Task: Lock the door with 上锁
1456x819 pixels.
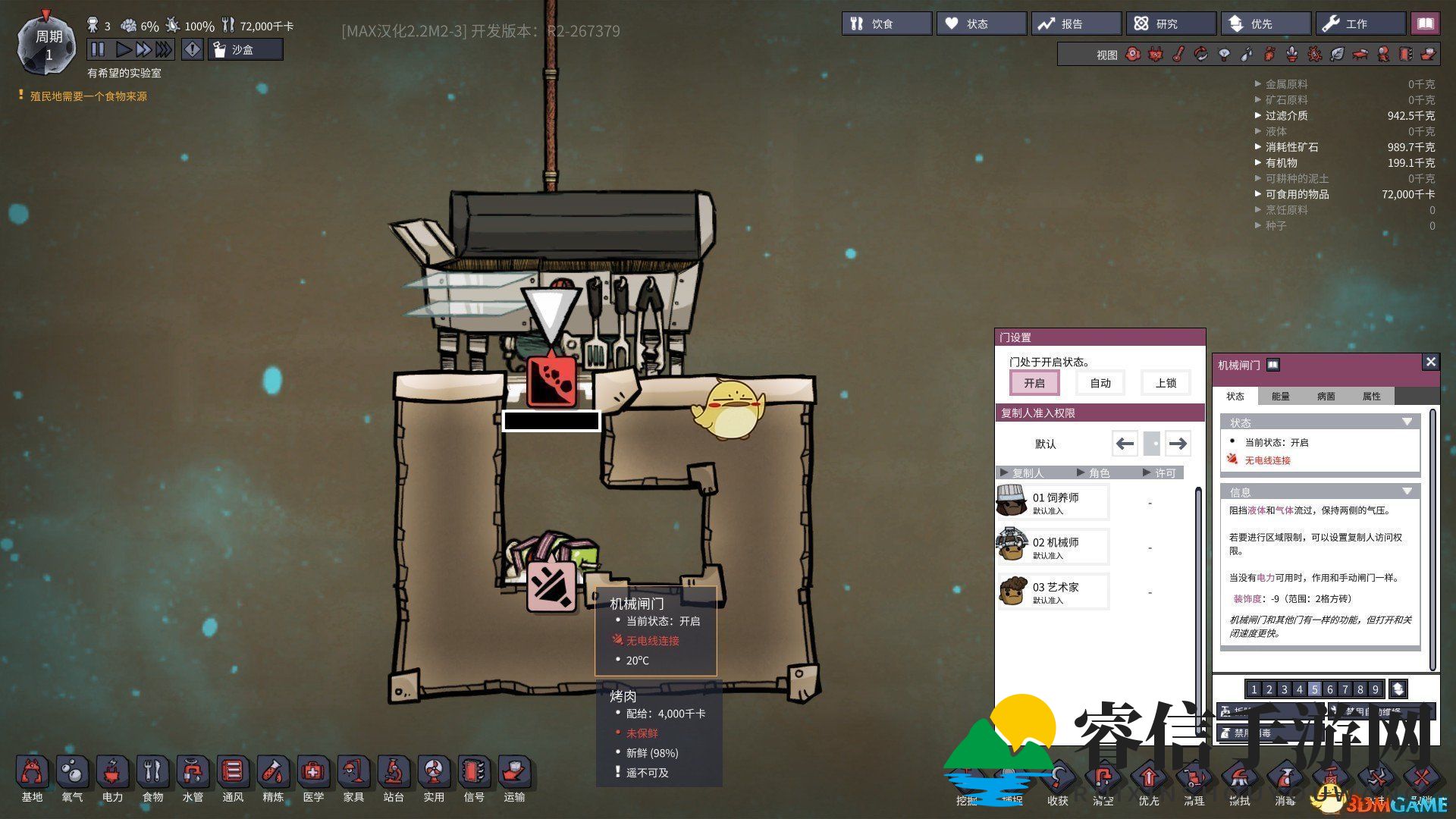Action: pos(1166,383)
